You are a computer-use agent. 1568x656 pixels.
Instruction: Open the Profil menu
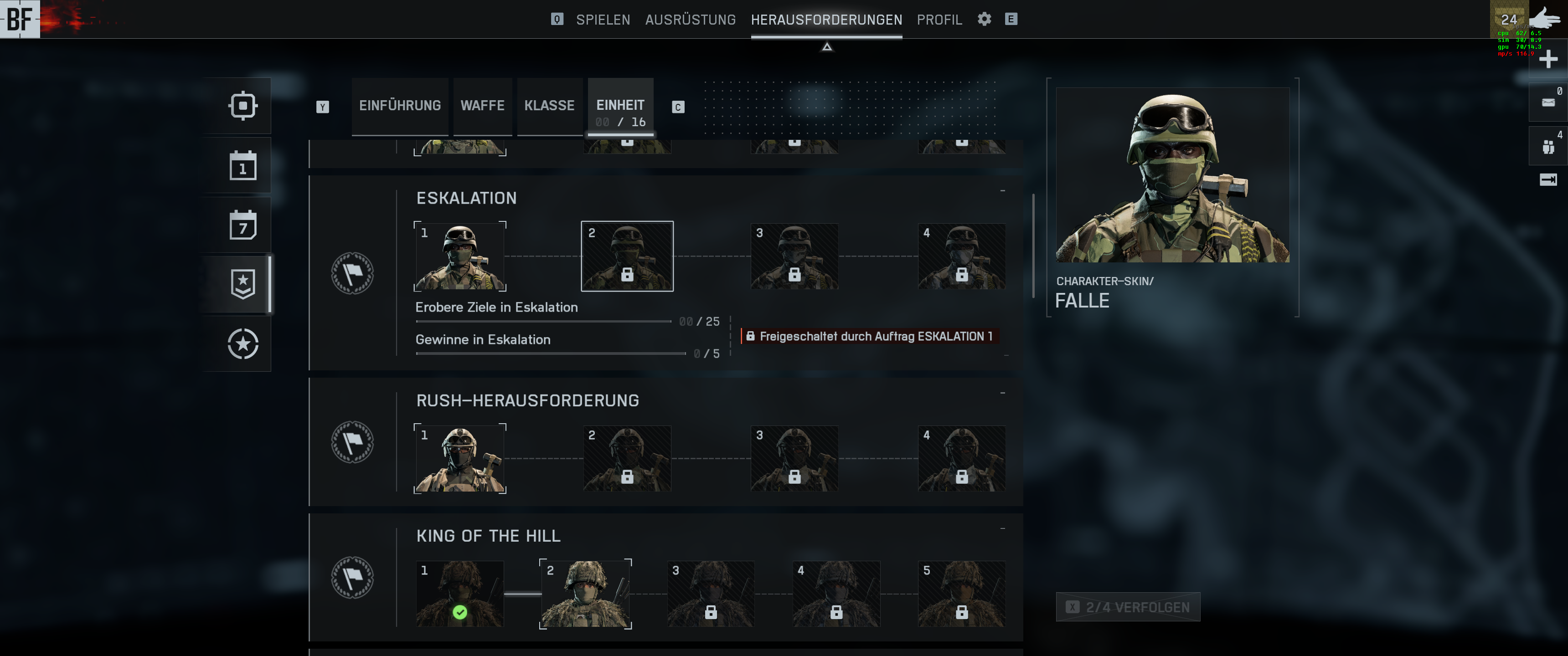[x=939, y=20]
